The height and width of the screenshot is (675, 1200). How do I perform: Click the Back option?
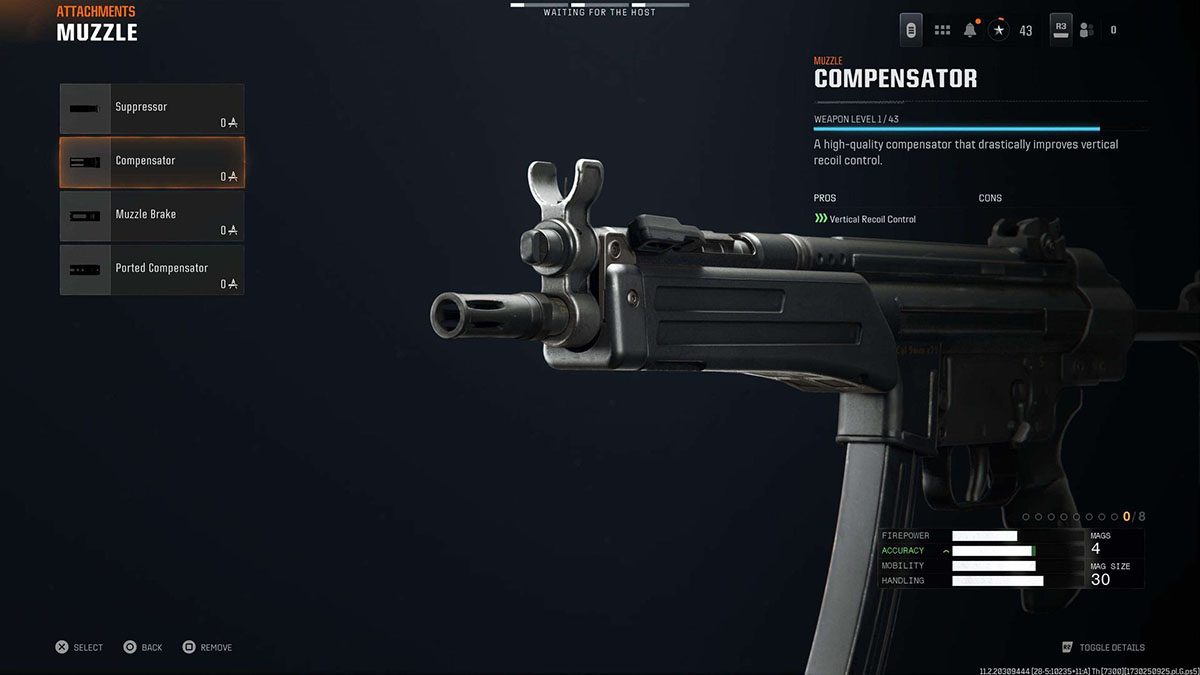click(143, 647)
